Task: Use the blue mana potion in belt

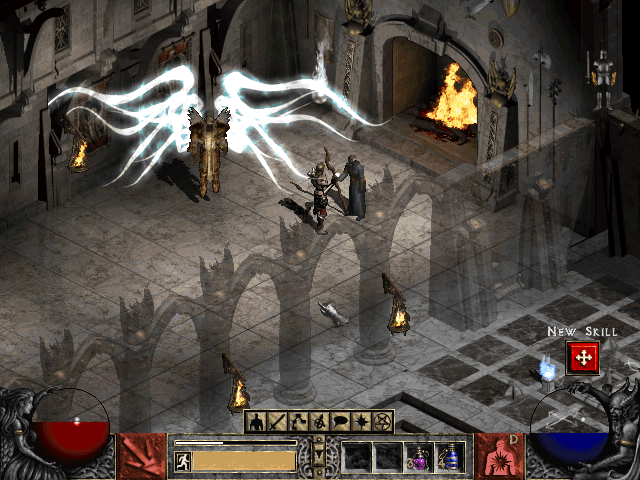Action: pyautogui.click(x=449, y=458)
